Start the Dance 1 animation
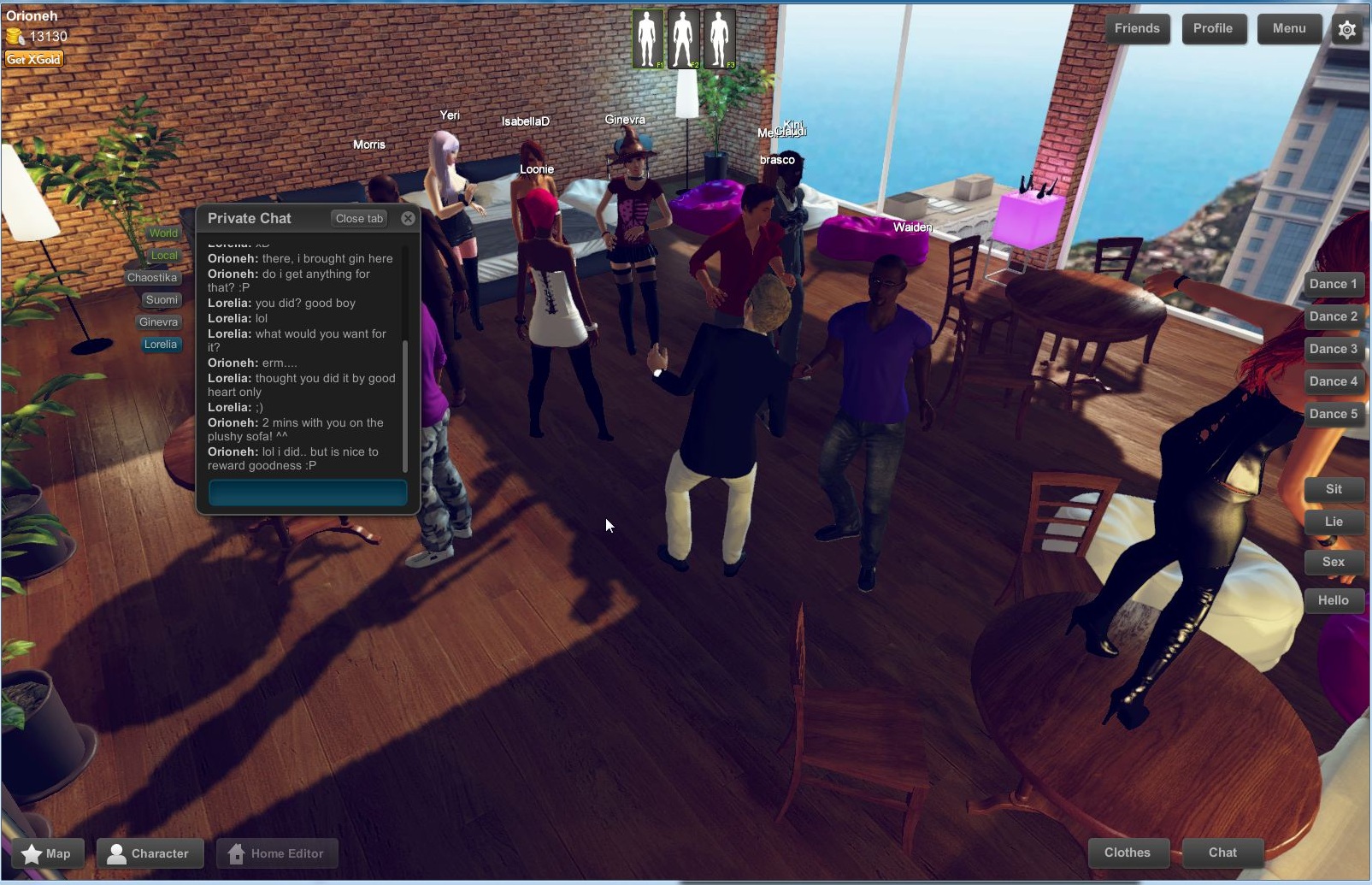The image size is (1372, 885). click(1334, 284)
